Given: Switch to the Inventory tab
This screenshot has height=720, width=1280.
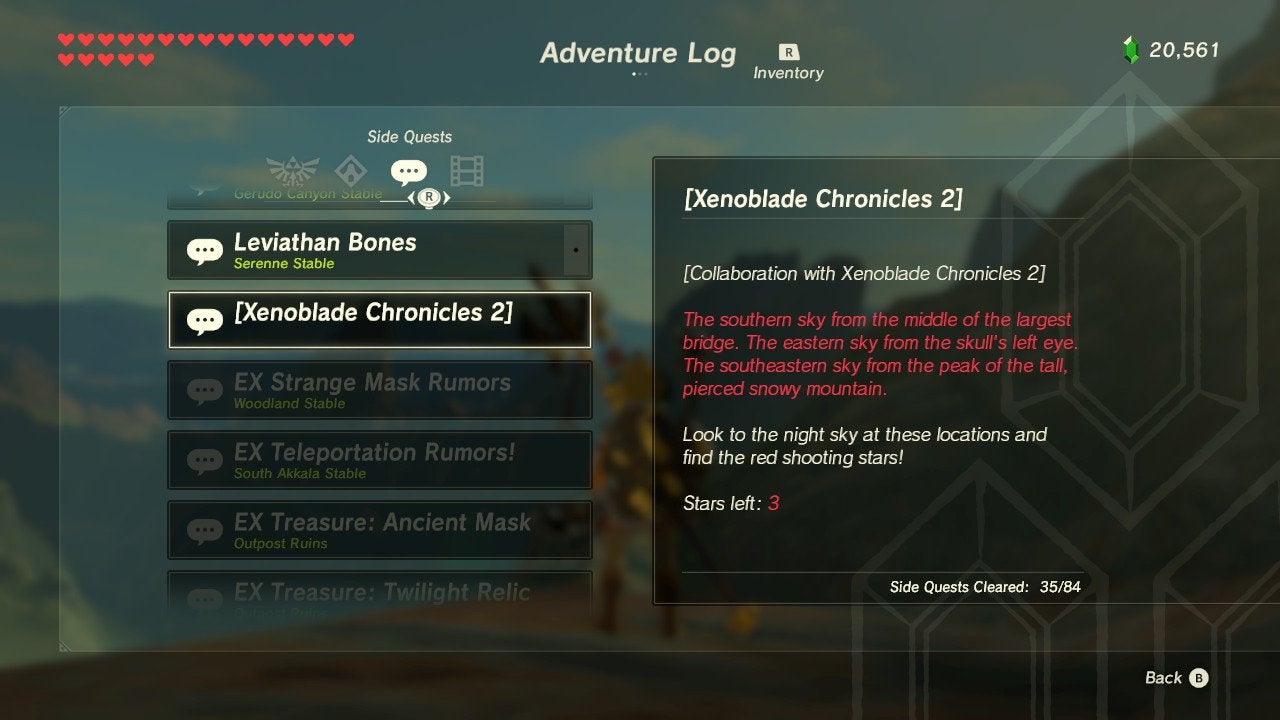Looking at the screenshot, I should 789,56.
